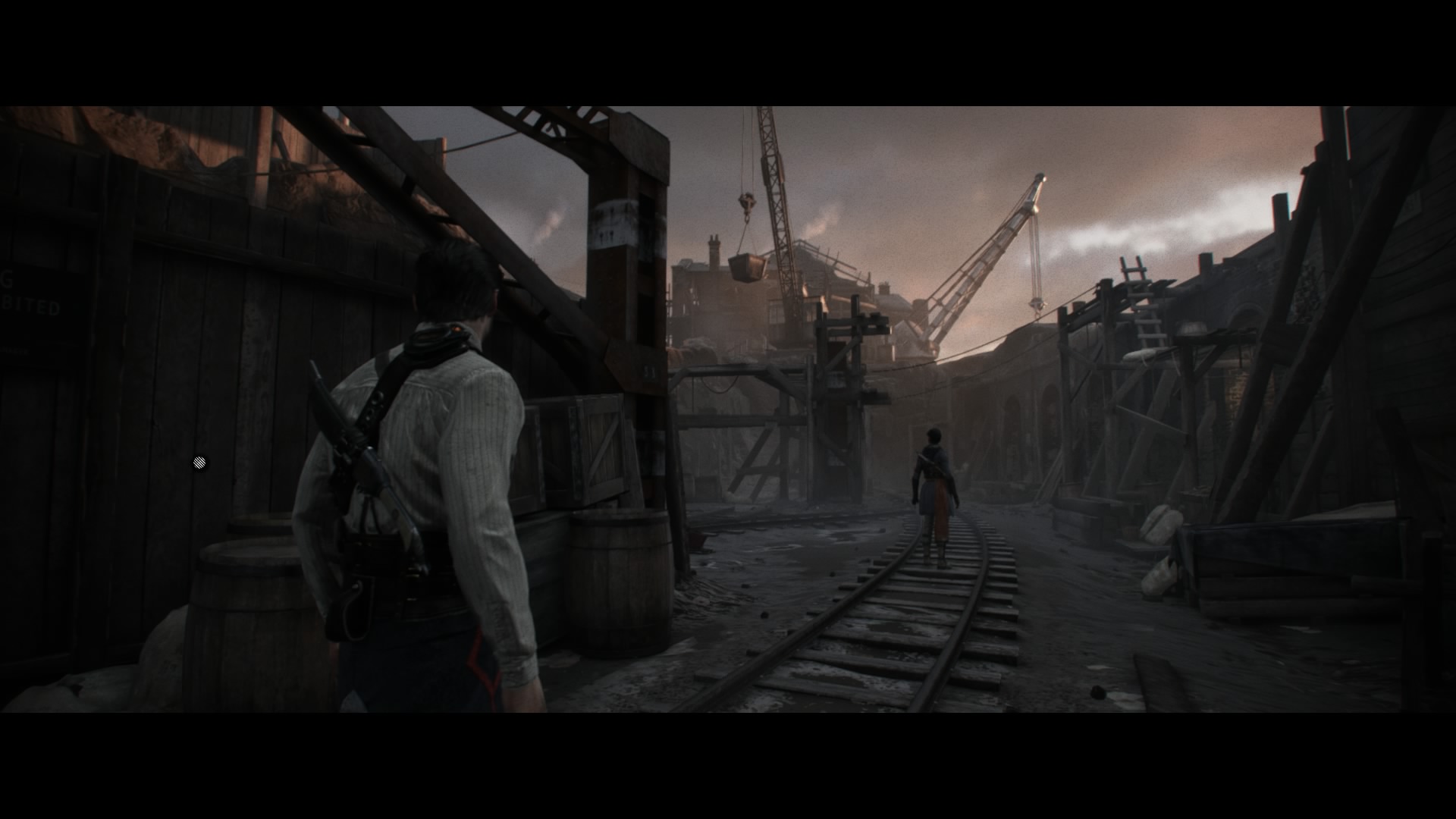The image size is (1456, 819).
Task: Click the striped circular interaction marker
Action: click(199, 463)
